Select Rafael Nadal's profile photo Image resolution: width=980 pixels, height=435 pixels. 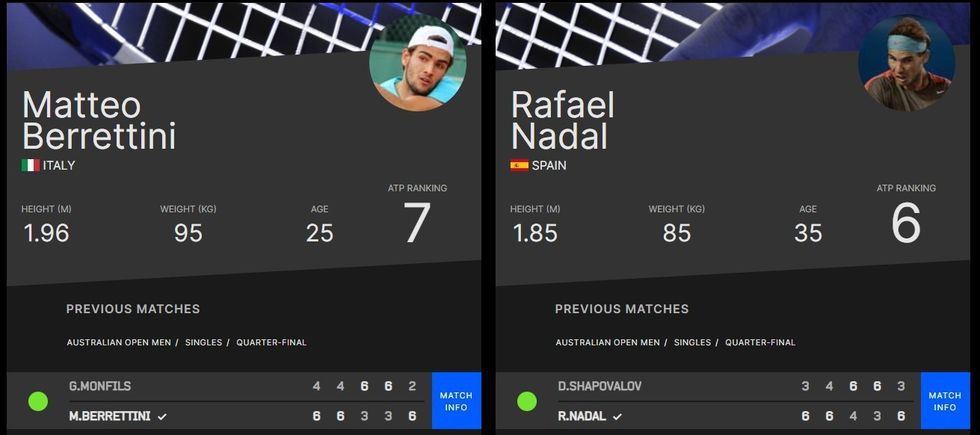point(906,64)
